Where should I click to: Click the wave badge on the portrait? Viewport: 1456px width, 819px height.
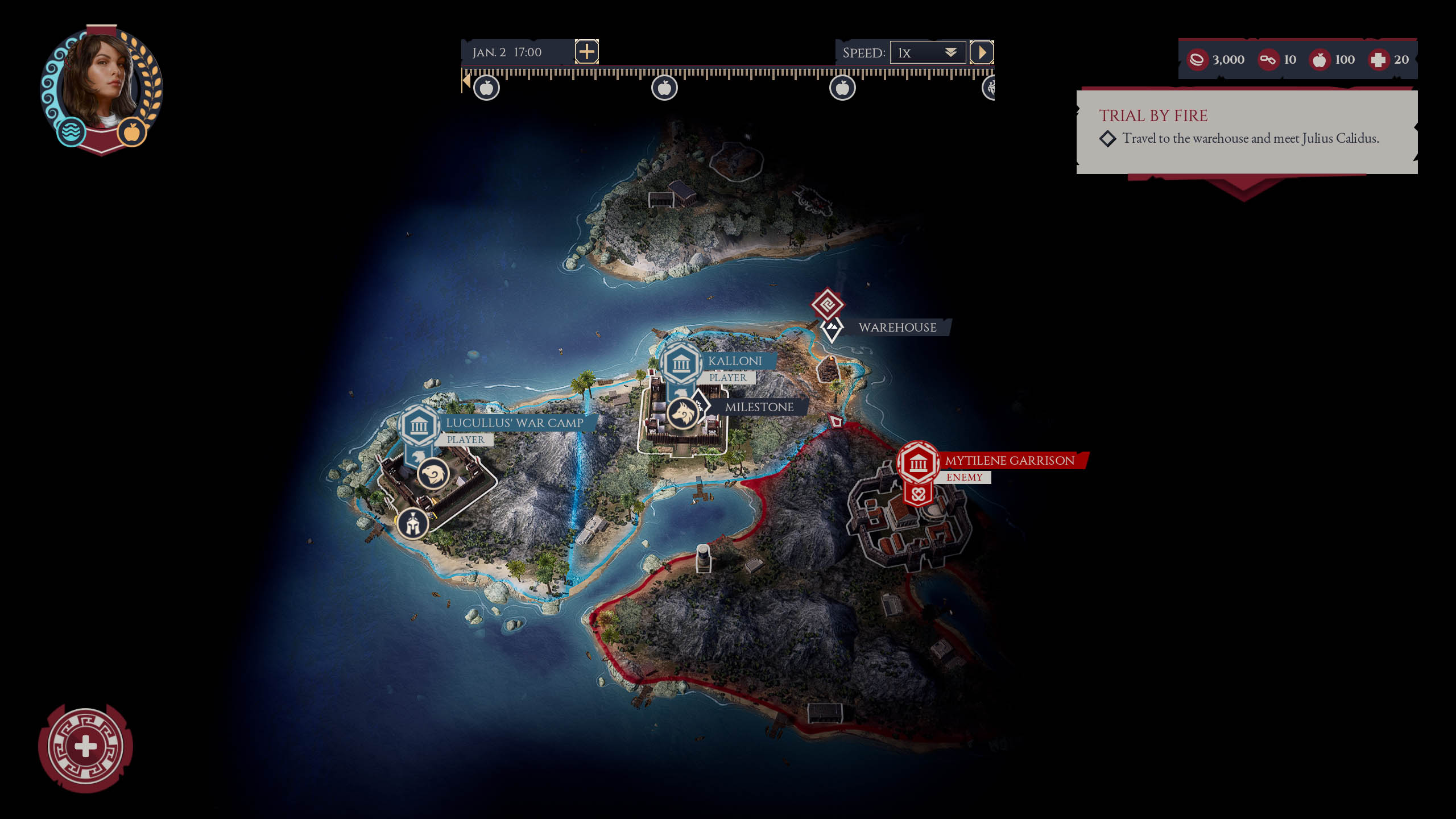coord(71,131)
